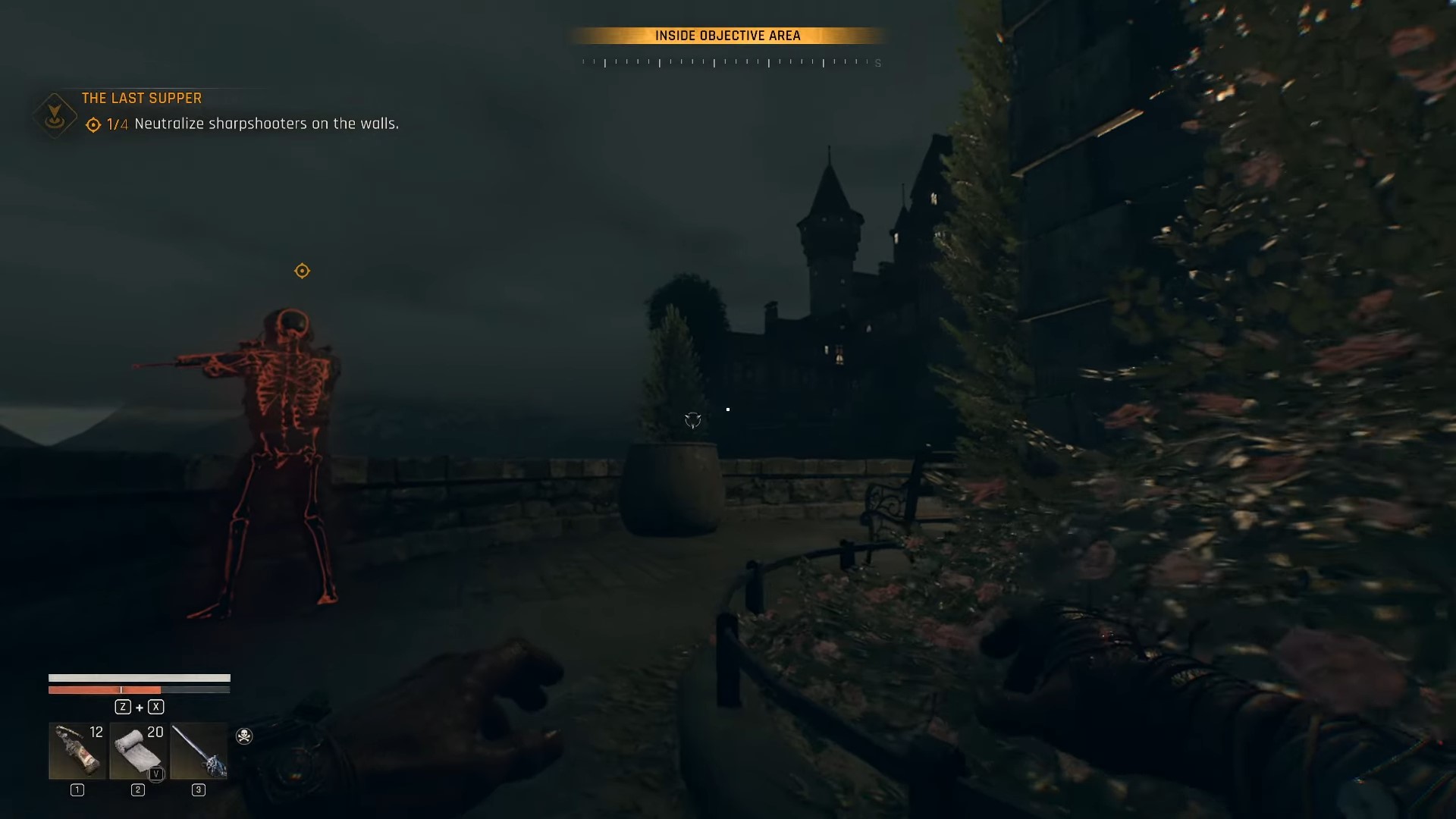
Task: Use the bandage roll slot
Action: coord(138,751)
